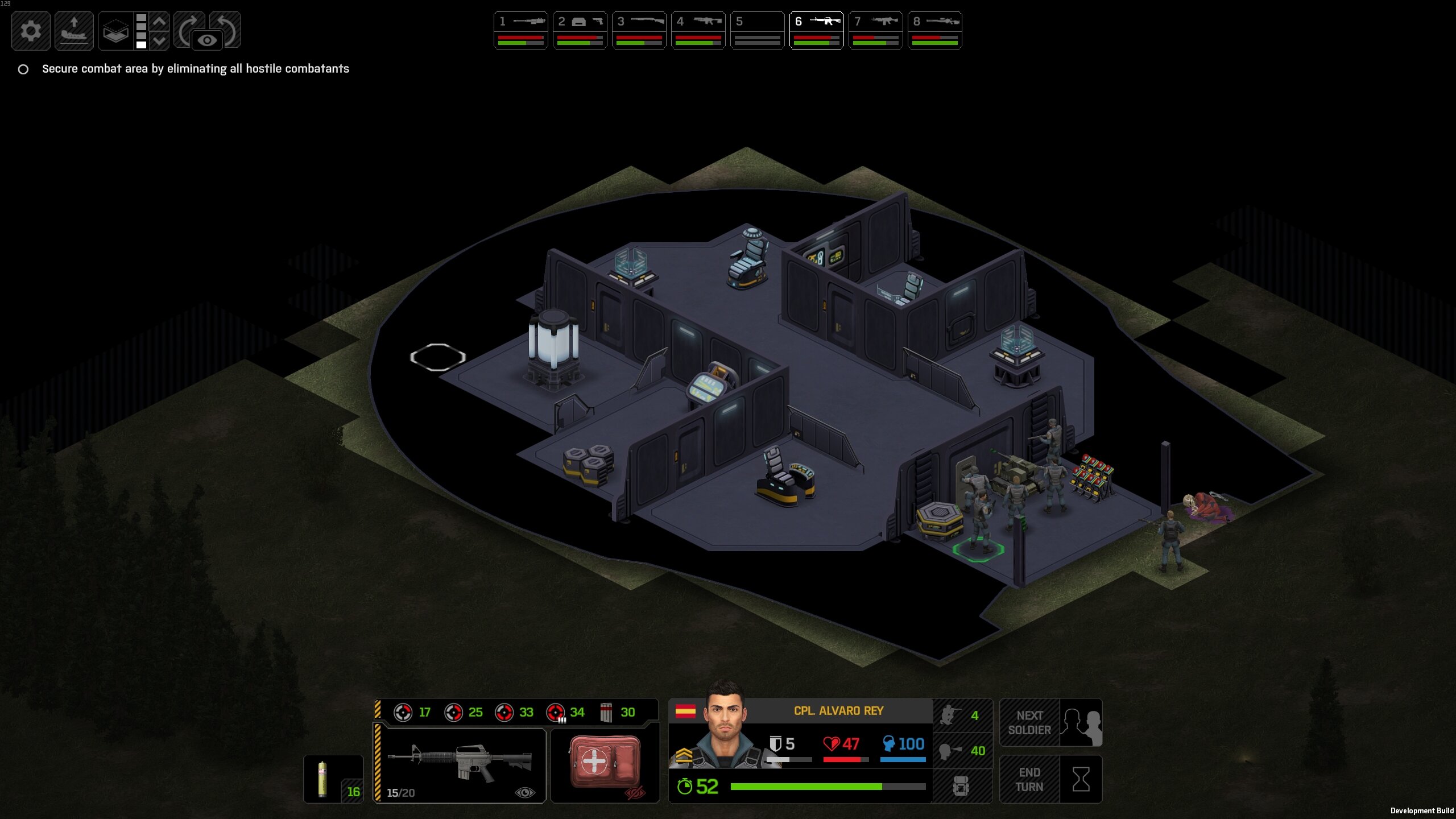Image resolution: width=1456 pixels, height=819 pixels.
Task: Reload weapon using the 30 TU magazine icon
Action: pyautogui.click(x=617, y=712)
